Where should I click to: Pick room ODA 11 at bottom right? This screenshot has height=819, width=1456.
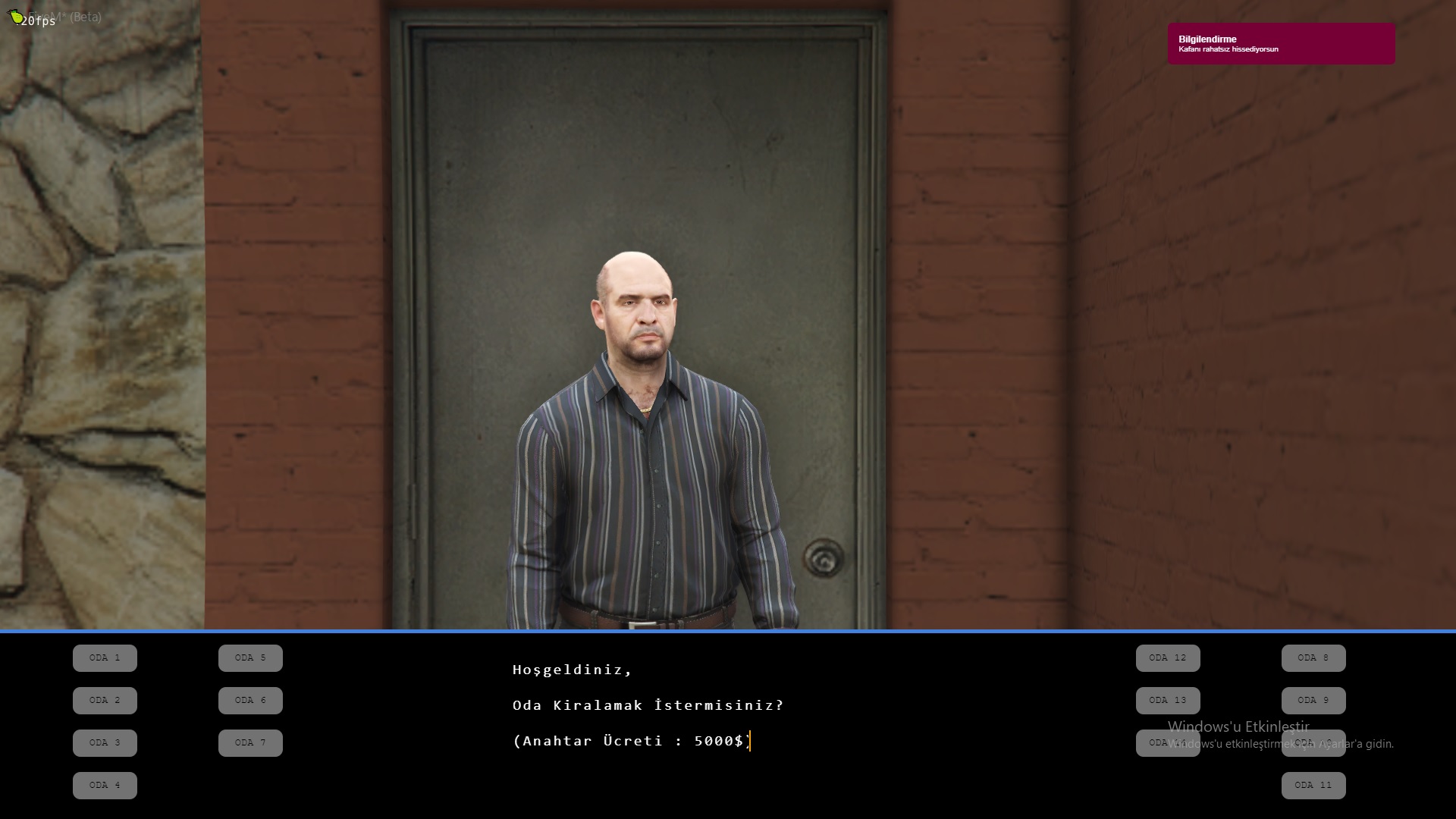pyautogui.click(x=1313, y=785)
